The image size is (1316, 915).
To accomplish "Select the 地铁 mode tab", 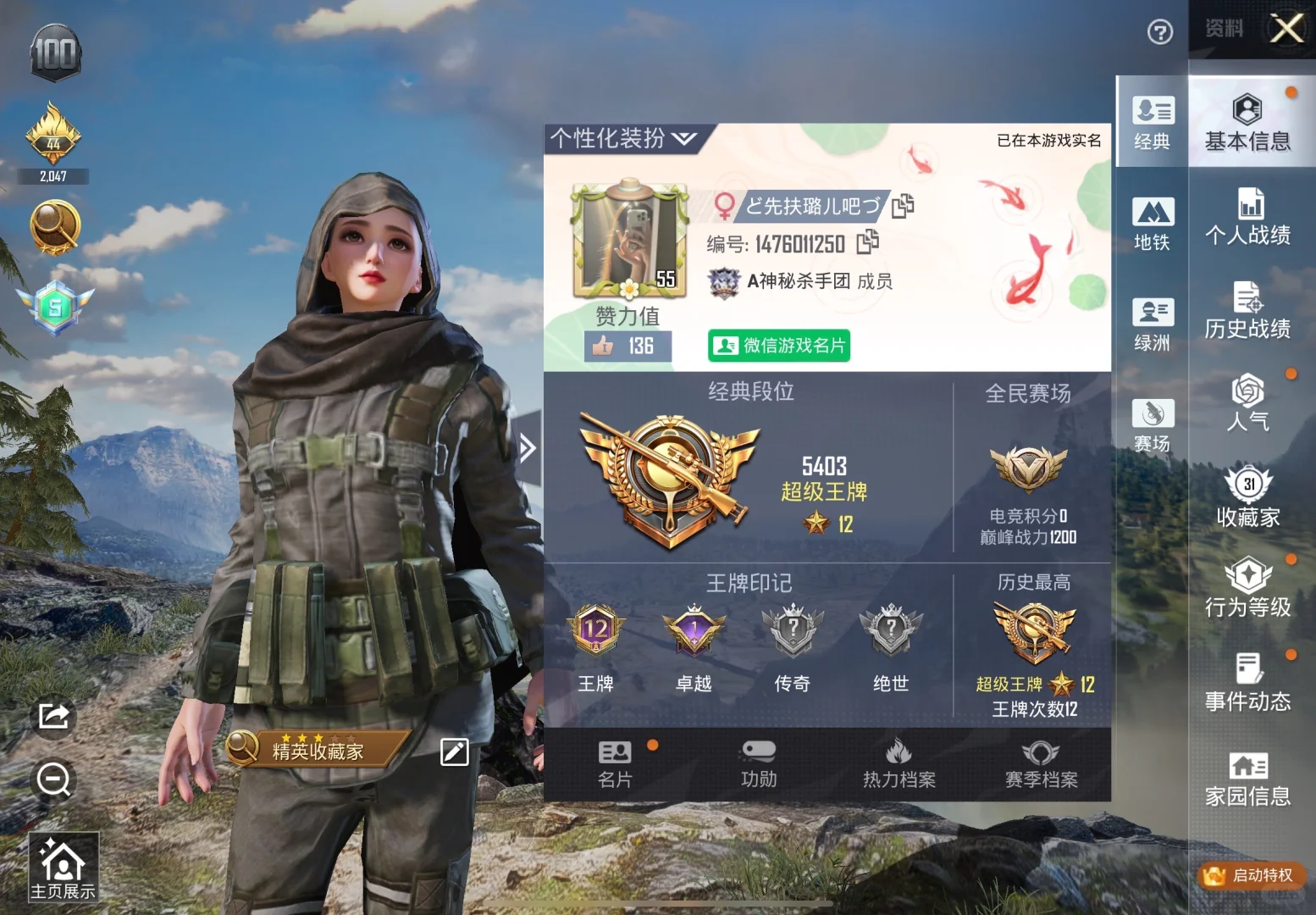I will click(x=1152, y=224).
